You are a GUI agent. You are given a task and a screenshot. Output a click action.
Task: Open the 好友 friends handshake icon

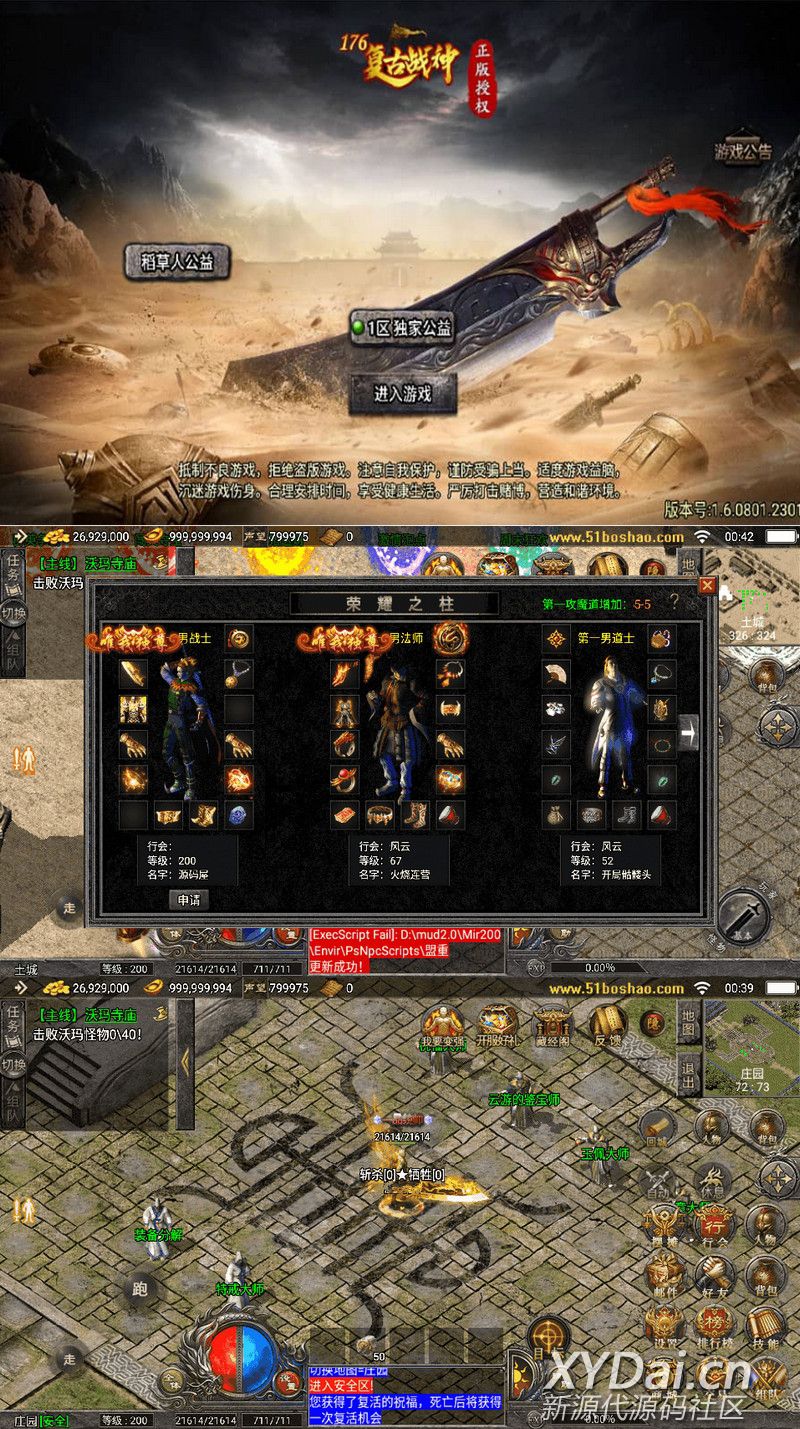click(x=714, y=1275)
